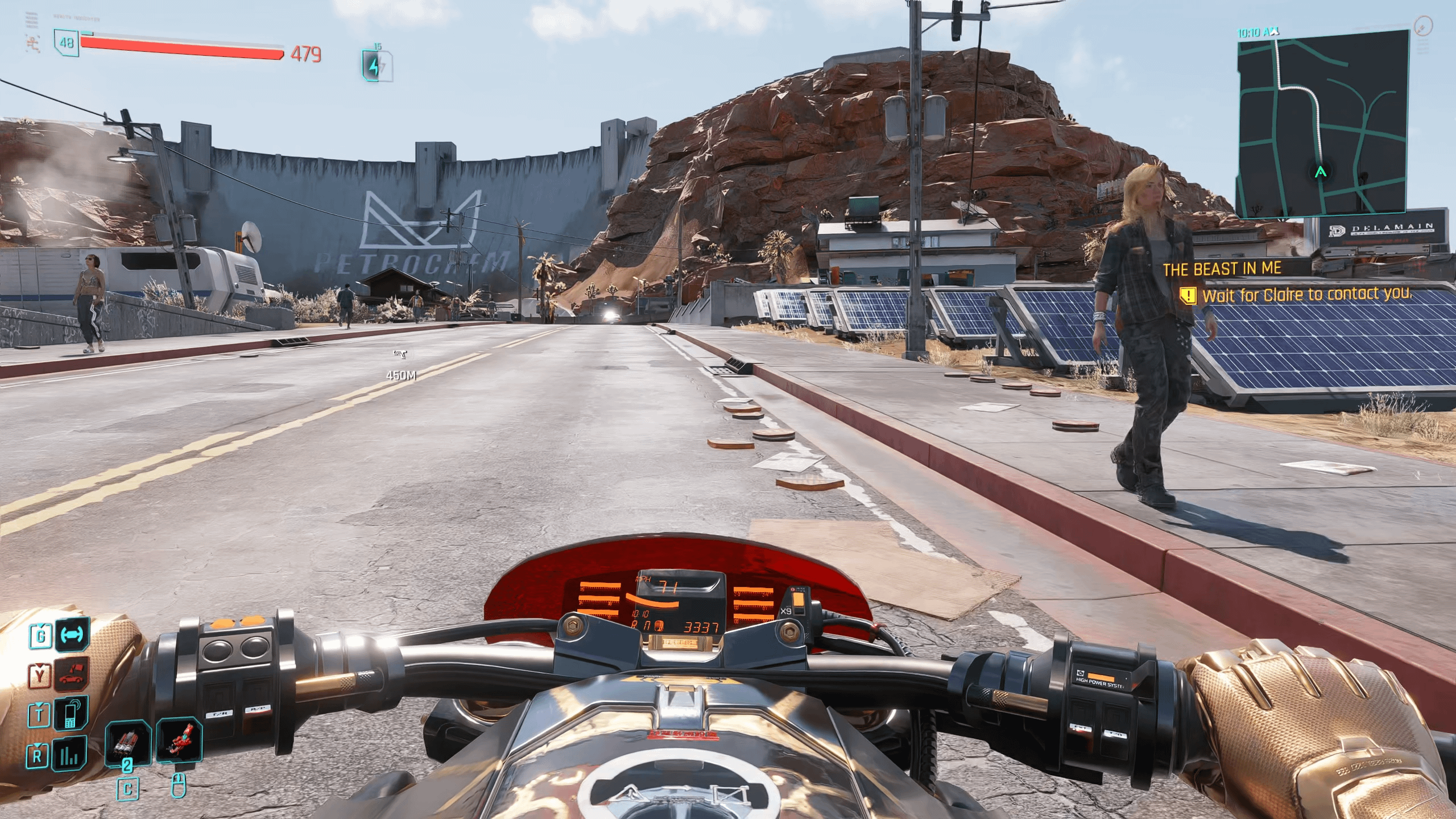Click the satellite signal icon above minimap
The width and height of the screenshot is (1456, 819).
tap(1423, 26)
